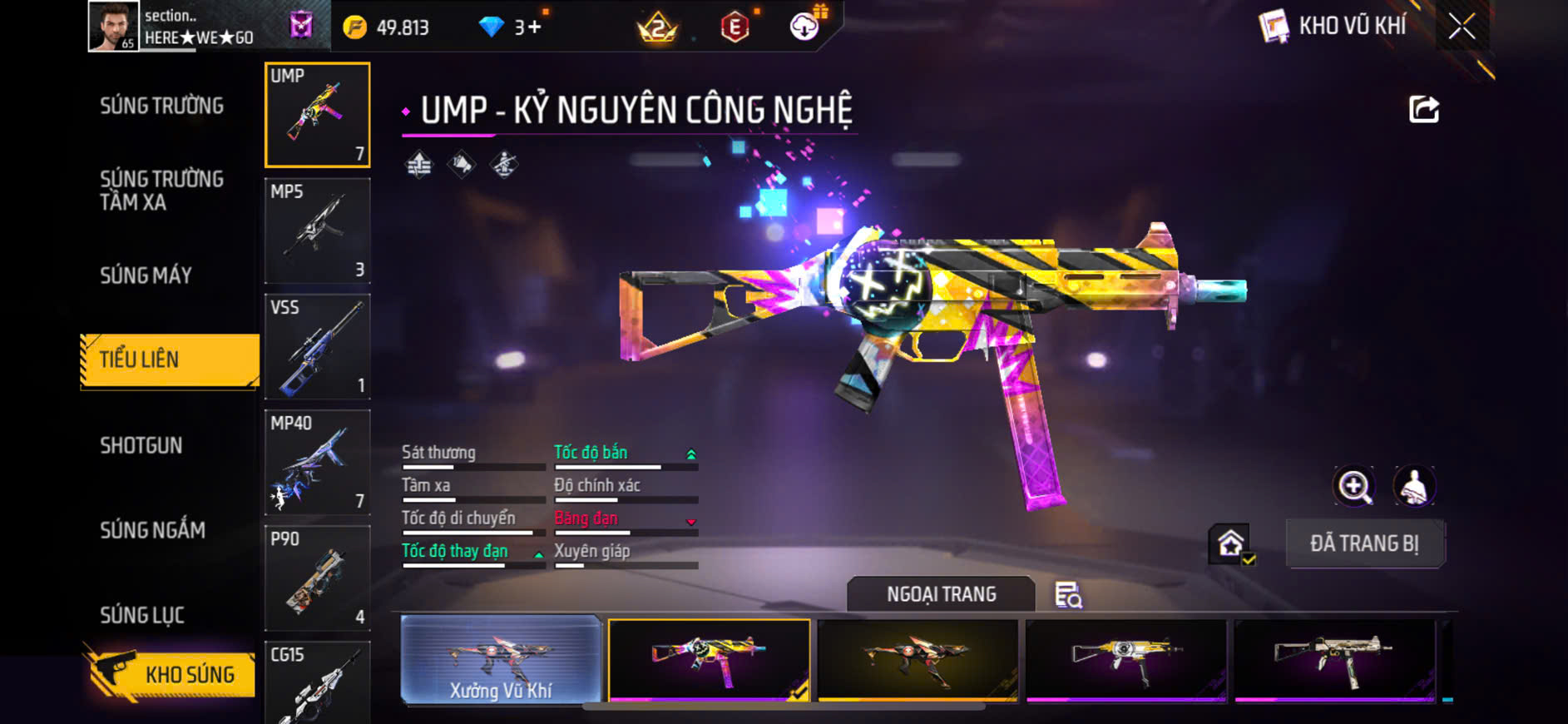This screenshot has height=724, width=1568.
Task: Open the Súng Máy category
Action: [x=146, y=275]
